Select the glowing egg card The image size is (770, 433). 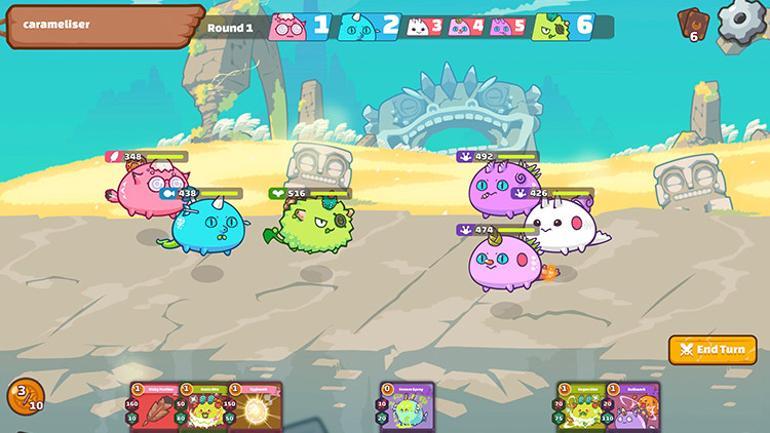click(255, 408)
